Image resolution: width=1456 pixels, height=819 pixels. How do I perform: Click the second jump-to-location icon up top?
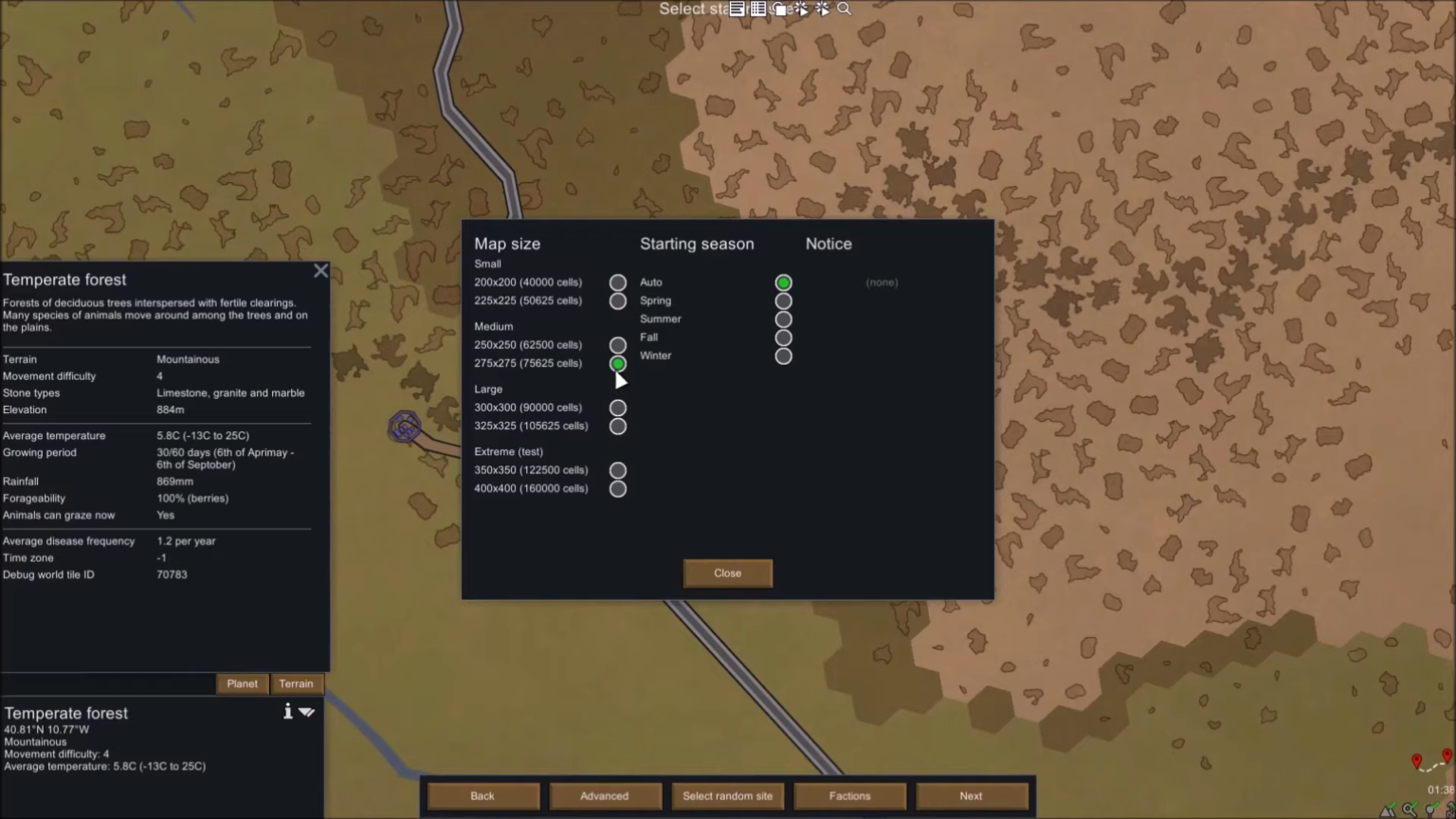[821, 9]
